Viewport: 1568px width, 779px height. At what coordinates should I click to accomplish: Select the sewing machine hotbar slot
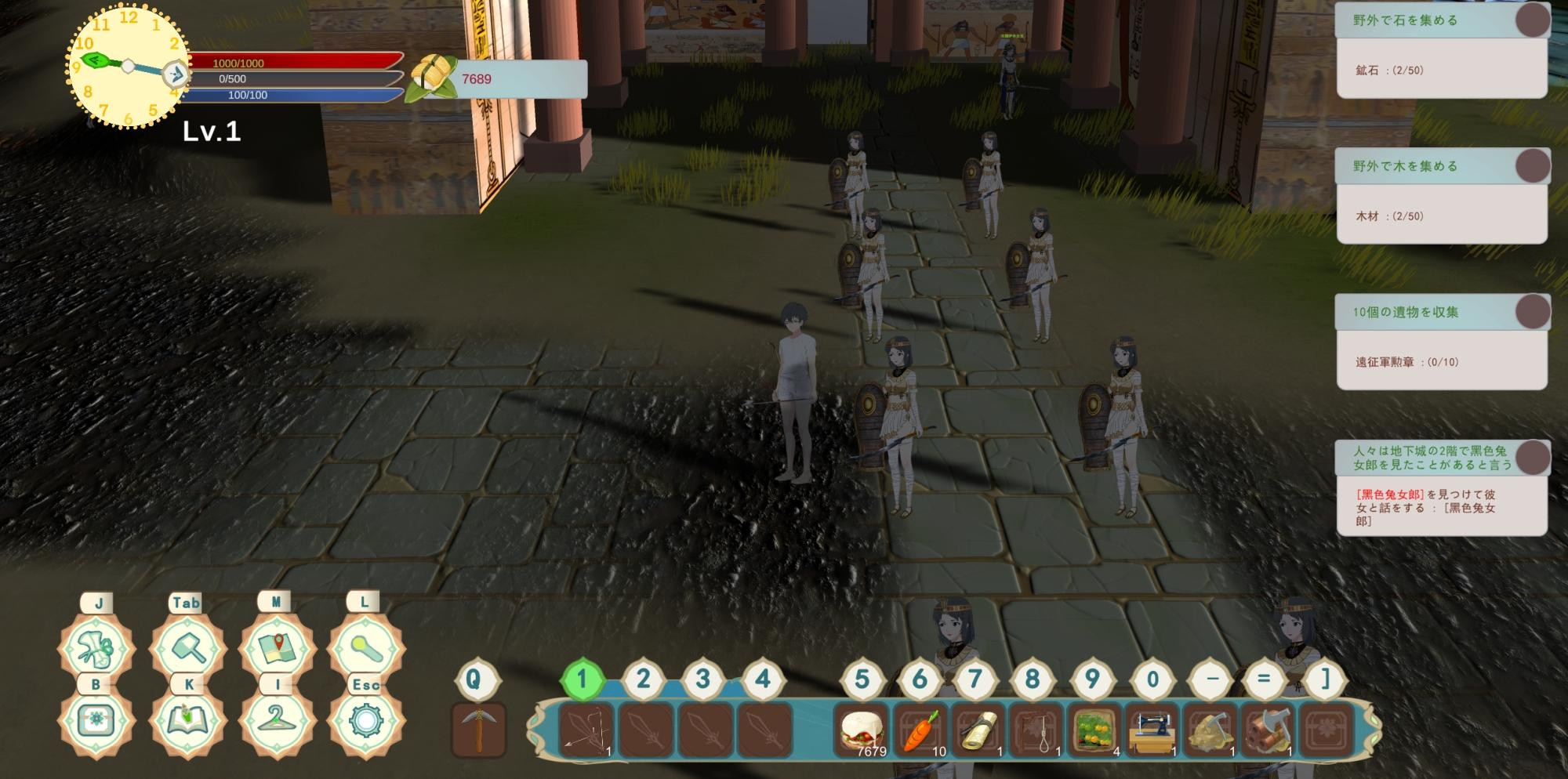(1152, 730)
